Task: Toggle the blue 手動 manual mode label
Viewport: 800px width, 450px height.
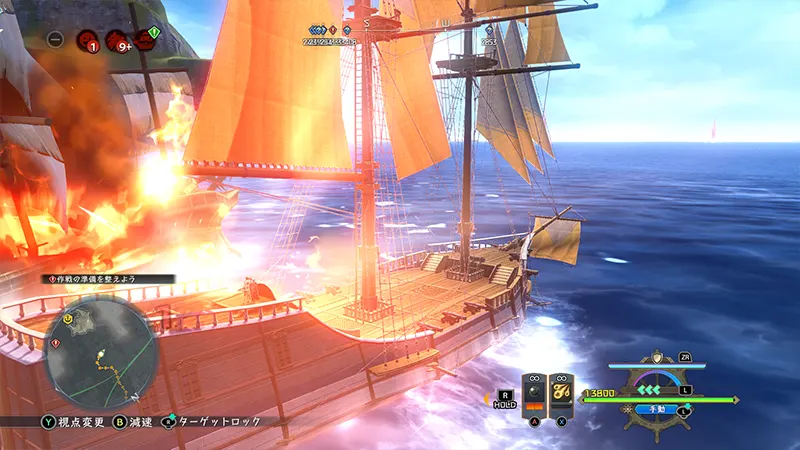Action: pyautogui.click(x=657, y=409)
